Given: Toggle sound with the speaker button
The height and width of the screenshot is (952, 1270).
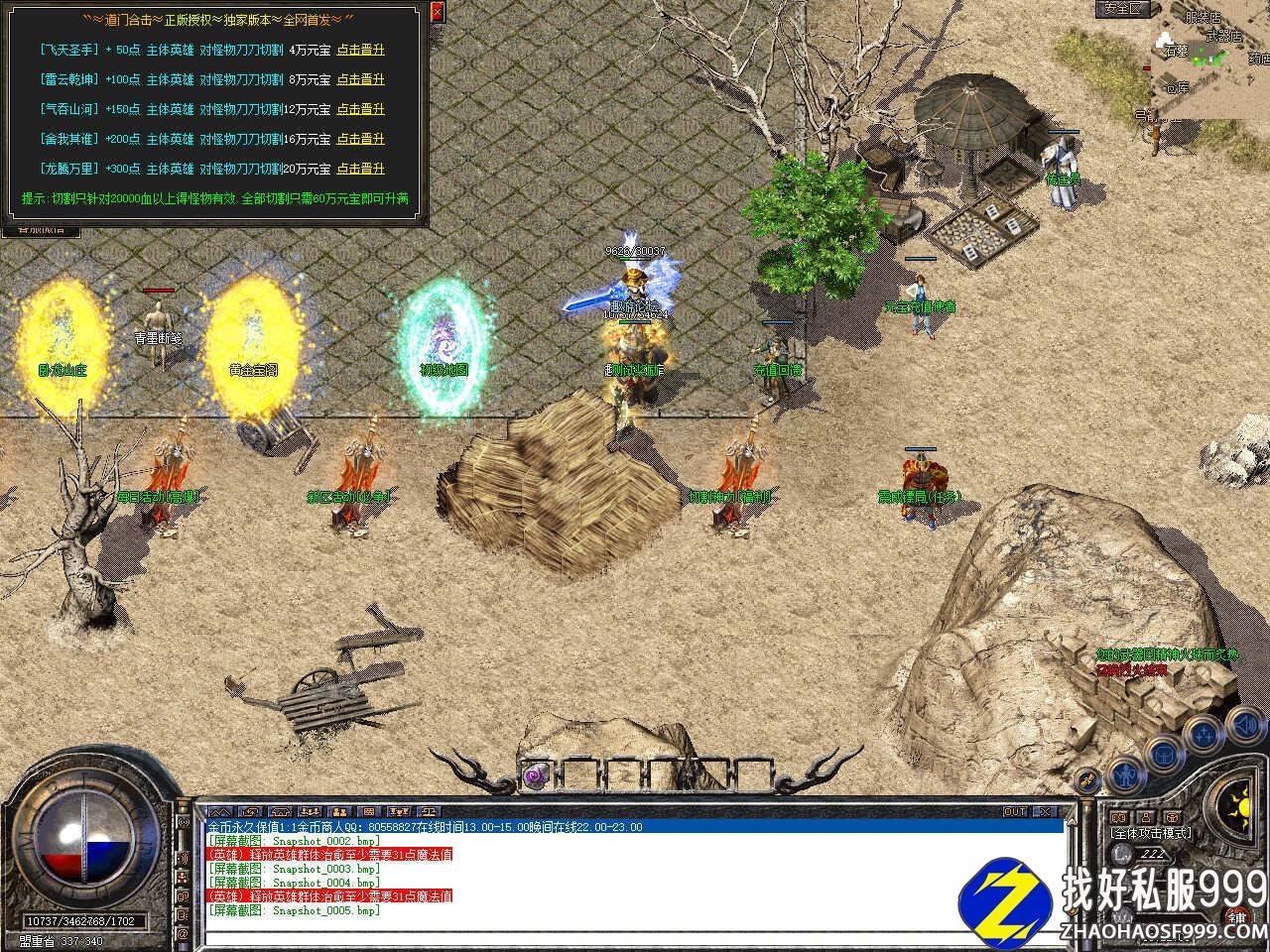Looking at the screenshot, I should 1245,725.
